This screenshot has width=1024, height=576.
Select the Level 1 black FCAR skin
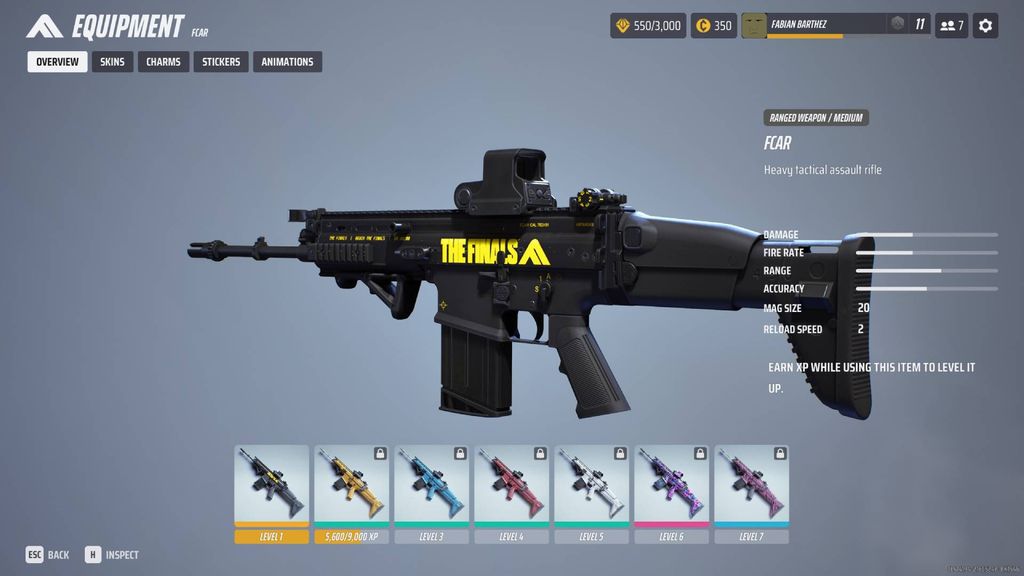pyautogui.click(x=272, y=485)
